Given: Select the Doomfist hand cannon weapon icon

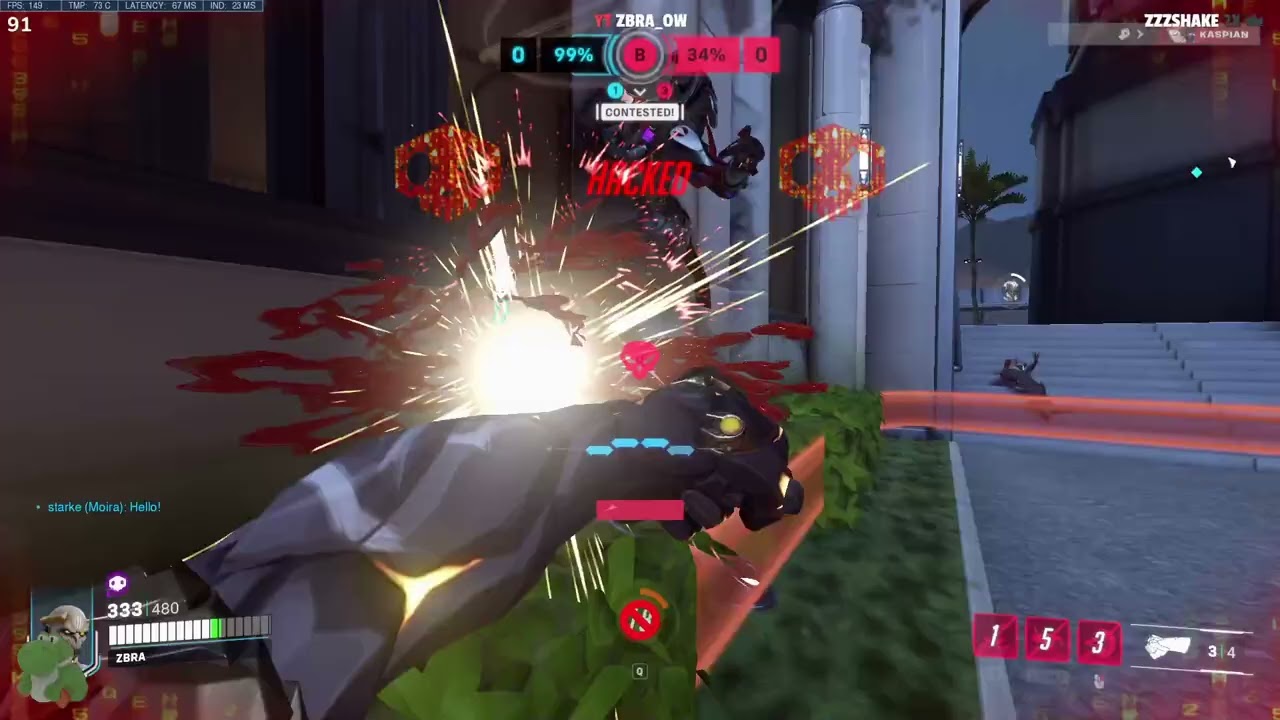Looking at the screenshot, I should [x=1170, y=645].
